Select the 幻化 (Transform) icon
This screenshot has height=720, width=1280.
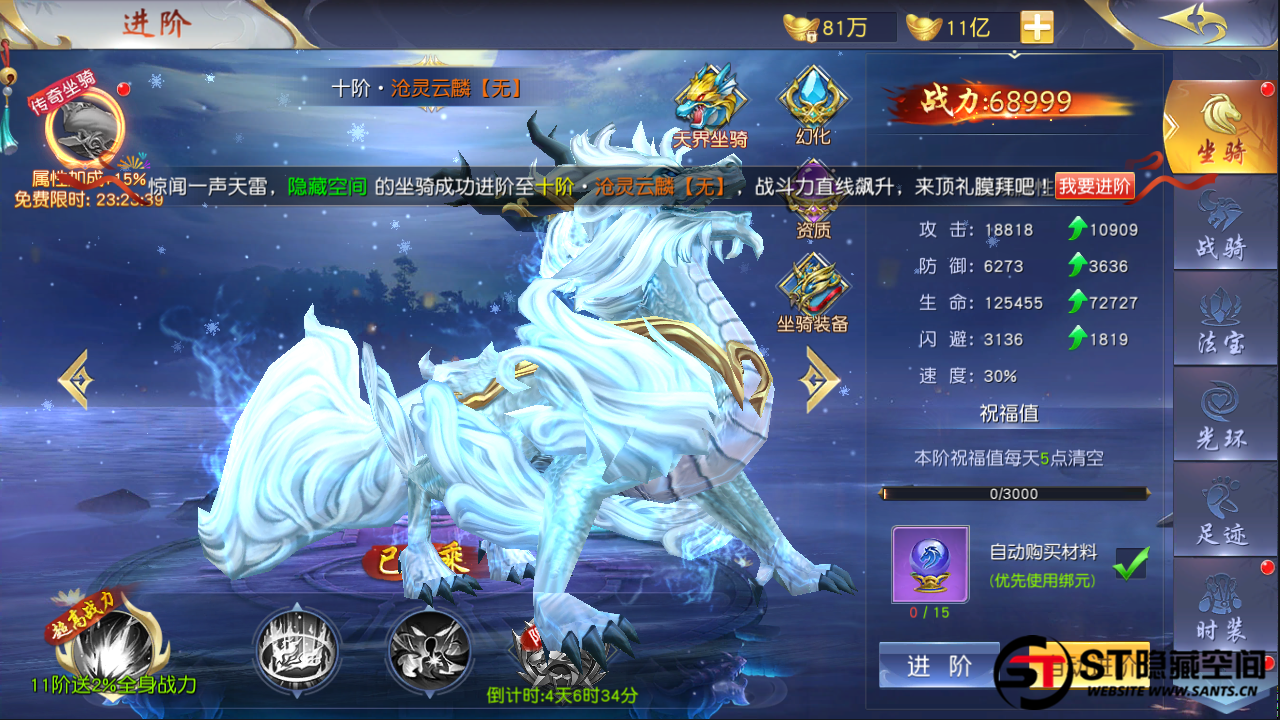tap(812, 100)
